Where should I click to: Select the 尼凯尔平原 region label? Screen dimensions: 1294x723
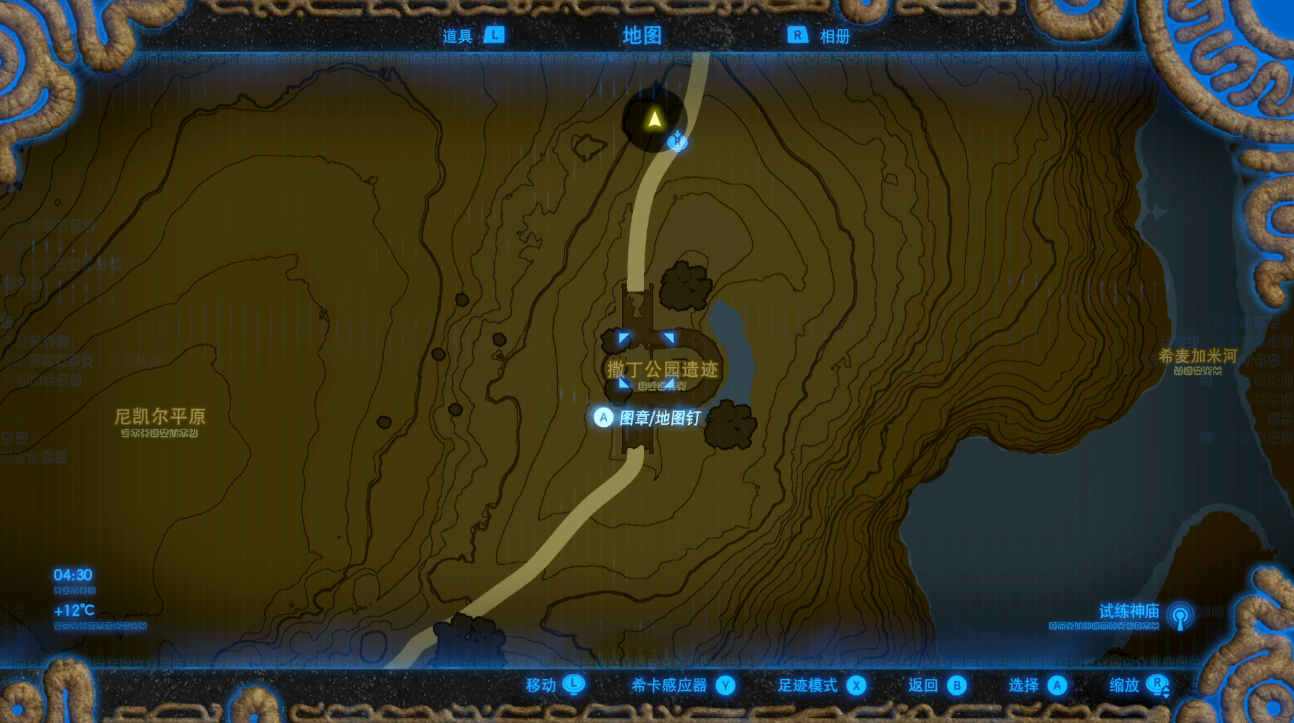coord(160,416)
